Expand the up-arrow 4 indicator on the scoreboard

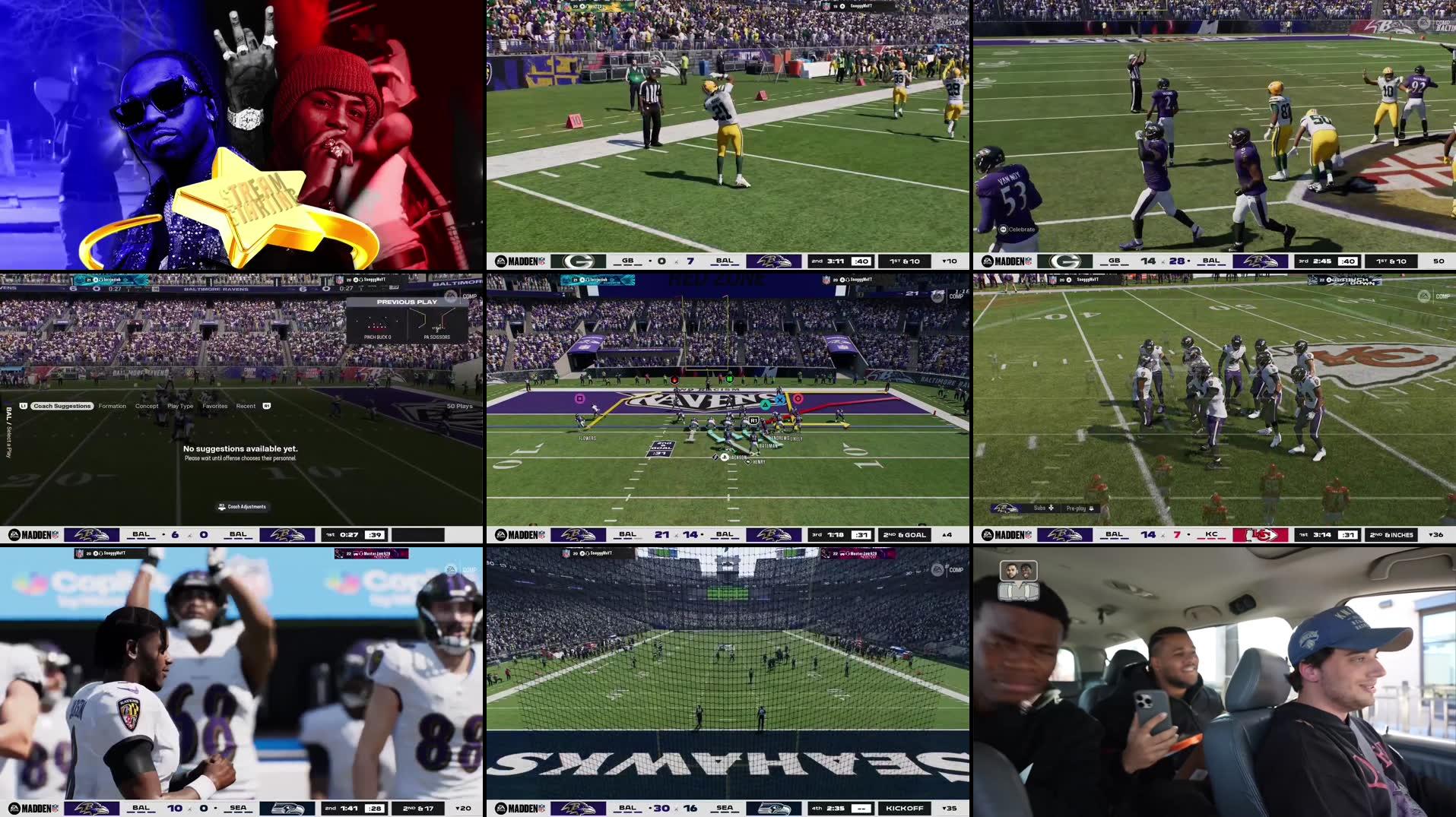946,534
